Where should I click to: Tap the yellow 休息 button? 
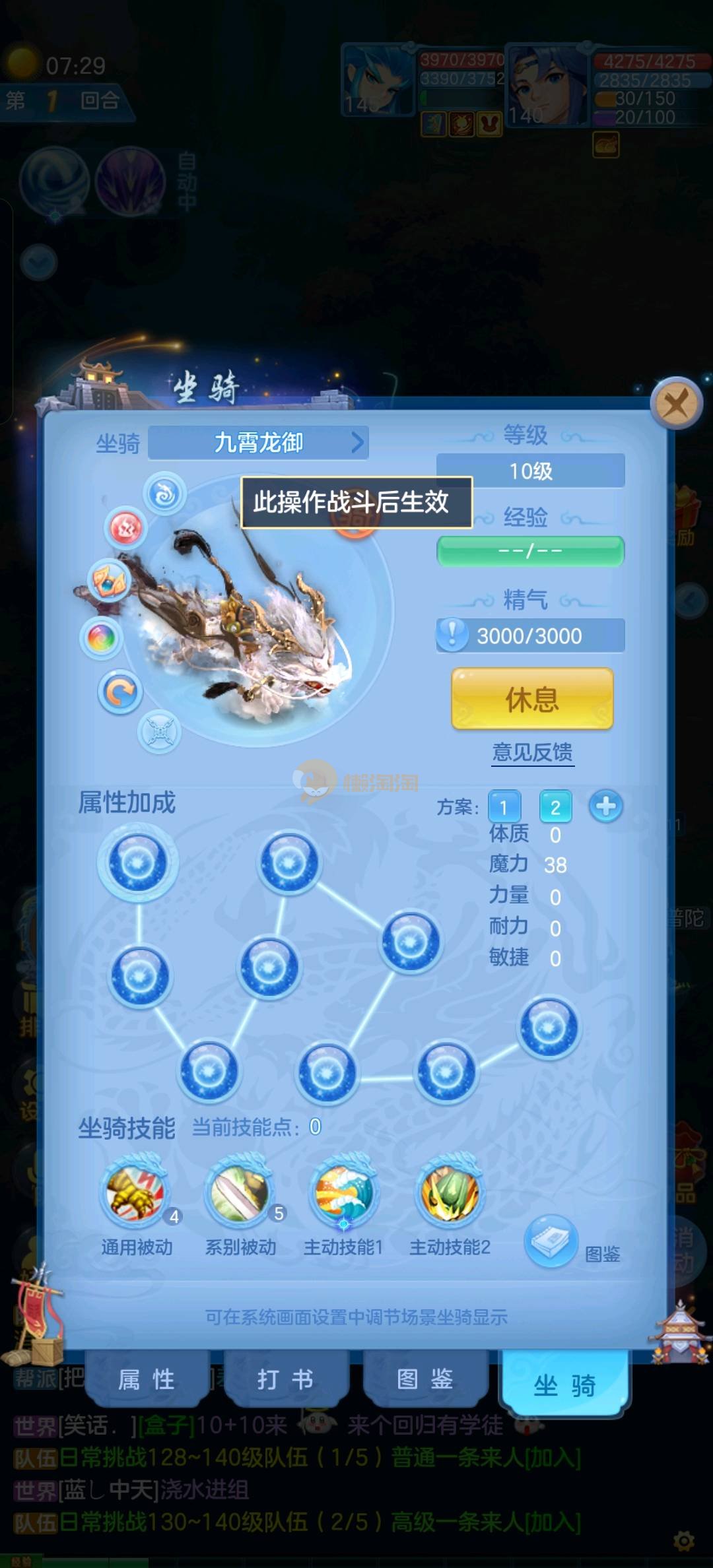coord(532,699)
